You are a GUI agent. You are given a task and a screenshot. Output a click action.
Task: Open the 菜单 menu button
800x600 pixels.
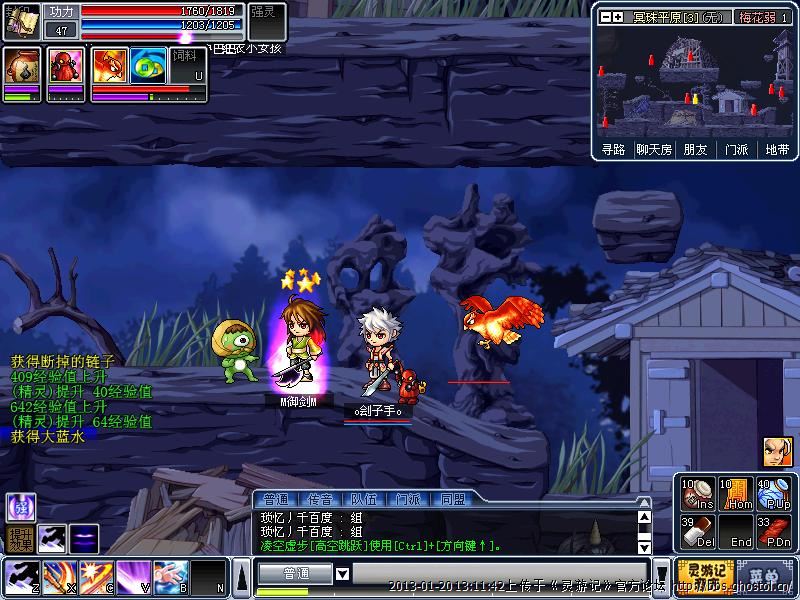point(765,575)
